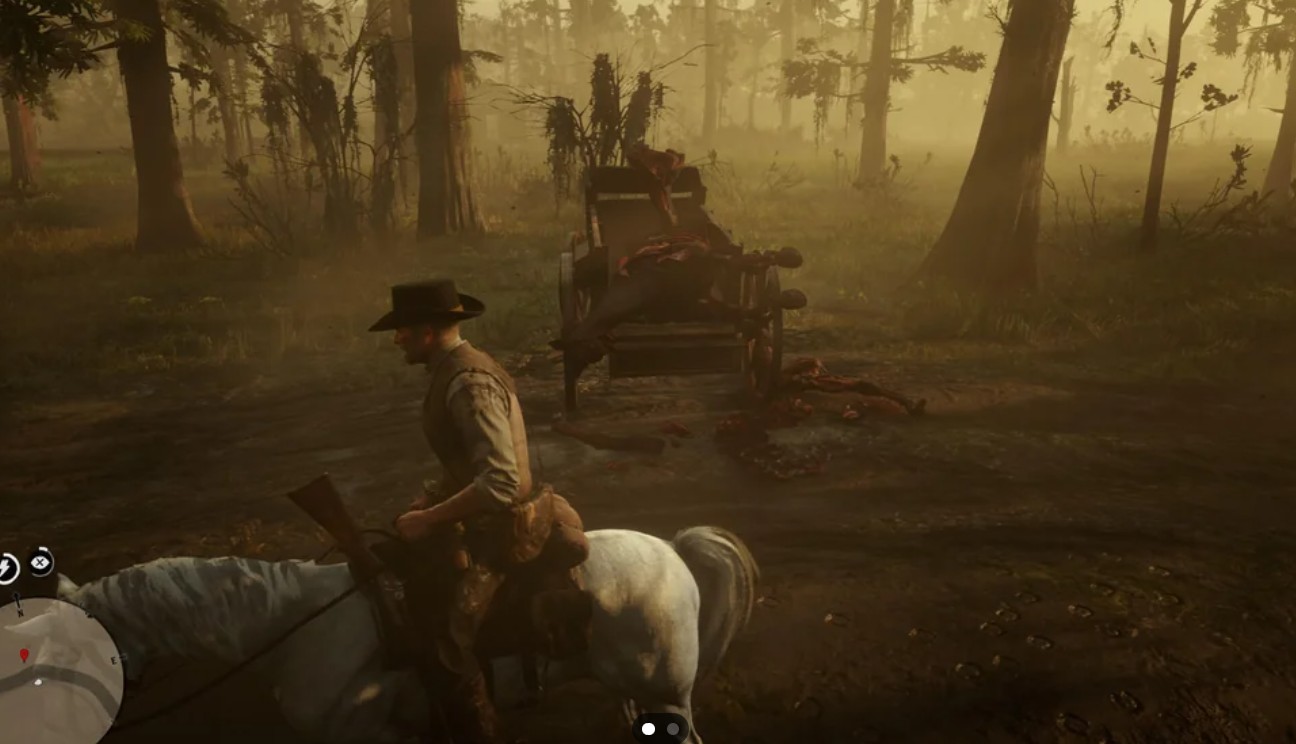
Task: Click the gray inactive carousel dot
Action: pos(672,729)
